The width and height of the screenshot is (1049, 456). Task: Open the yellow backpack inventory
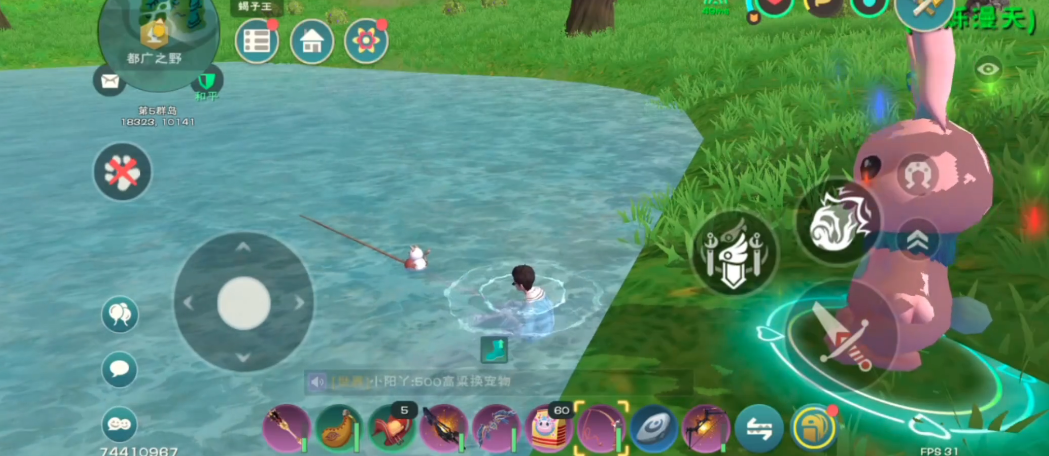814,428
